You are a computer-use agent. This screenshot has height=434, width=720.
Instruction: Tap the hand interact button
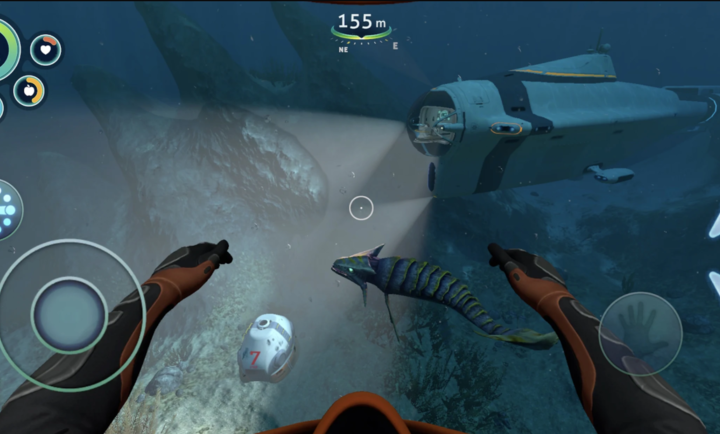click(x=640, y=334)
